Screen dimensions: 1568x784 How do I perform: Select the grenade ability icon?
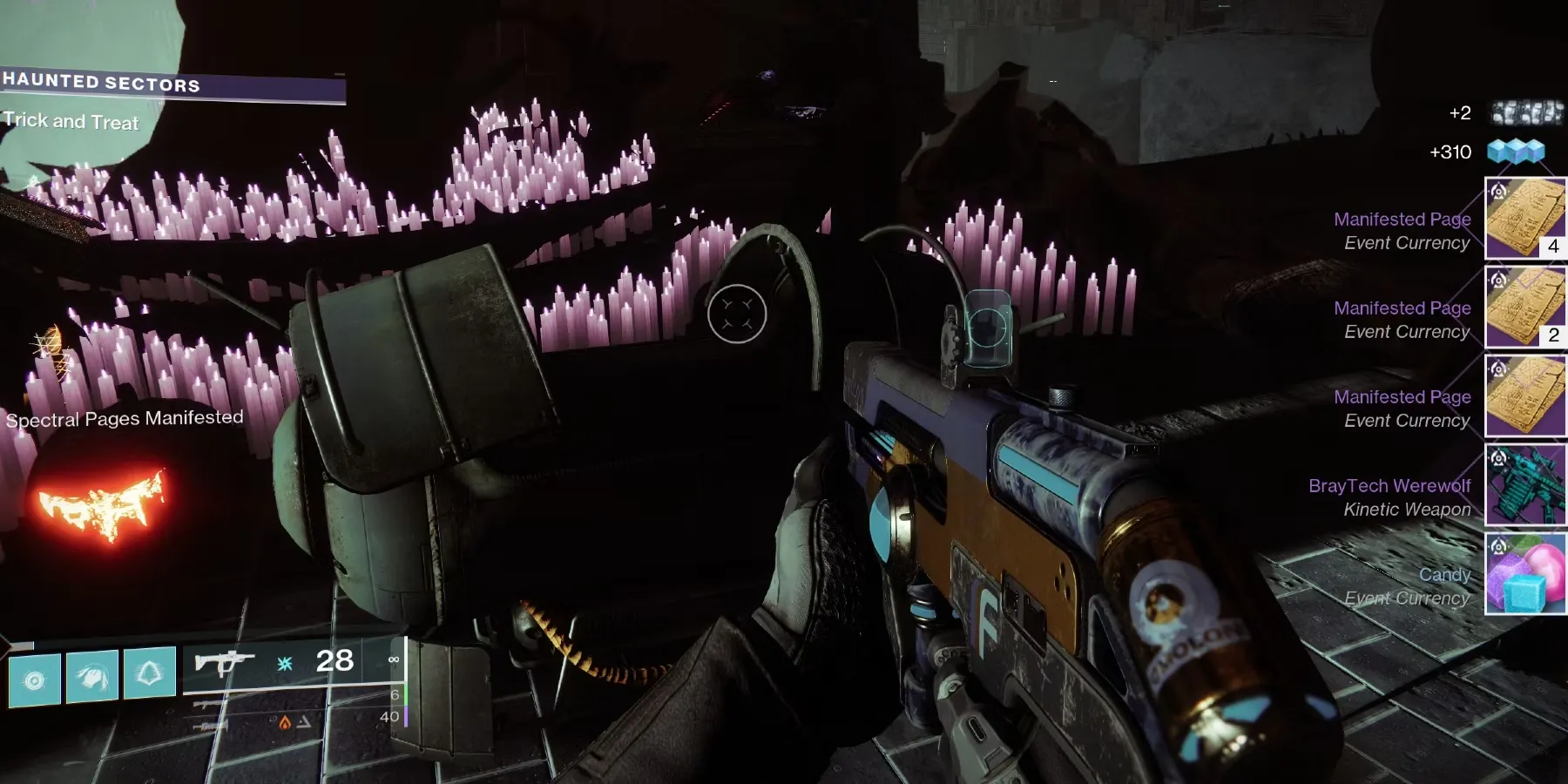35,679
